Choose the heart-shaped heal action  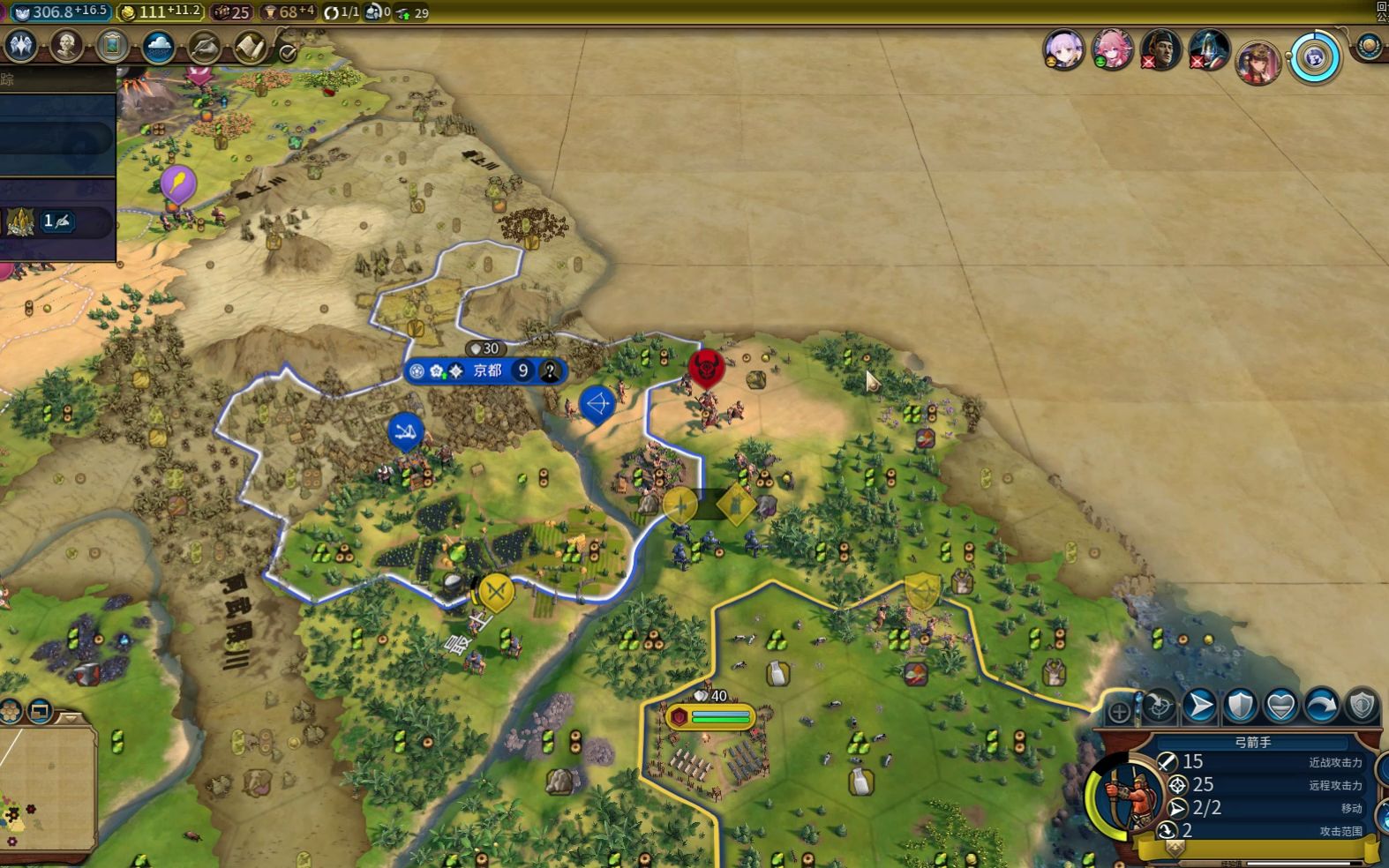pos(1281,705)
